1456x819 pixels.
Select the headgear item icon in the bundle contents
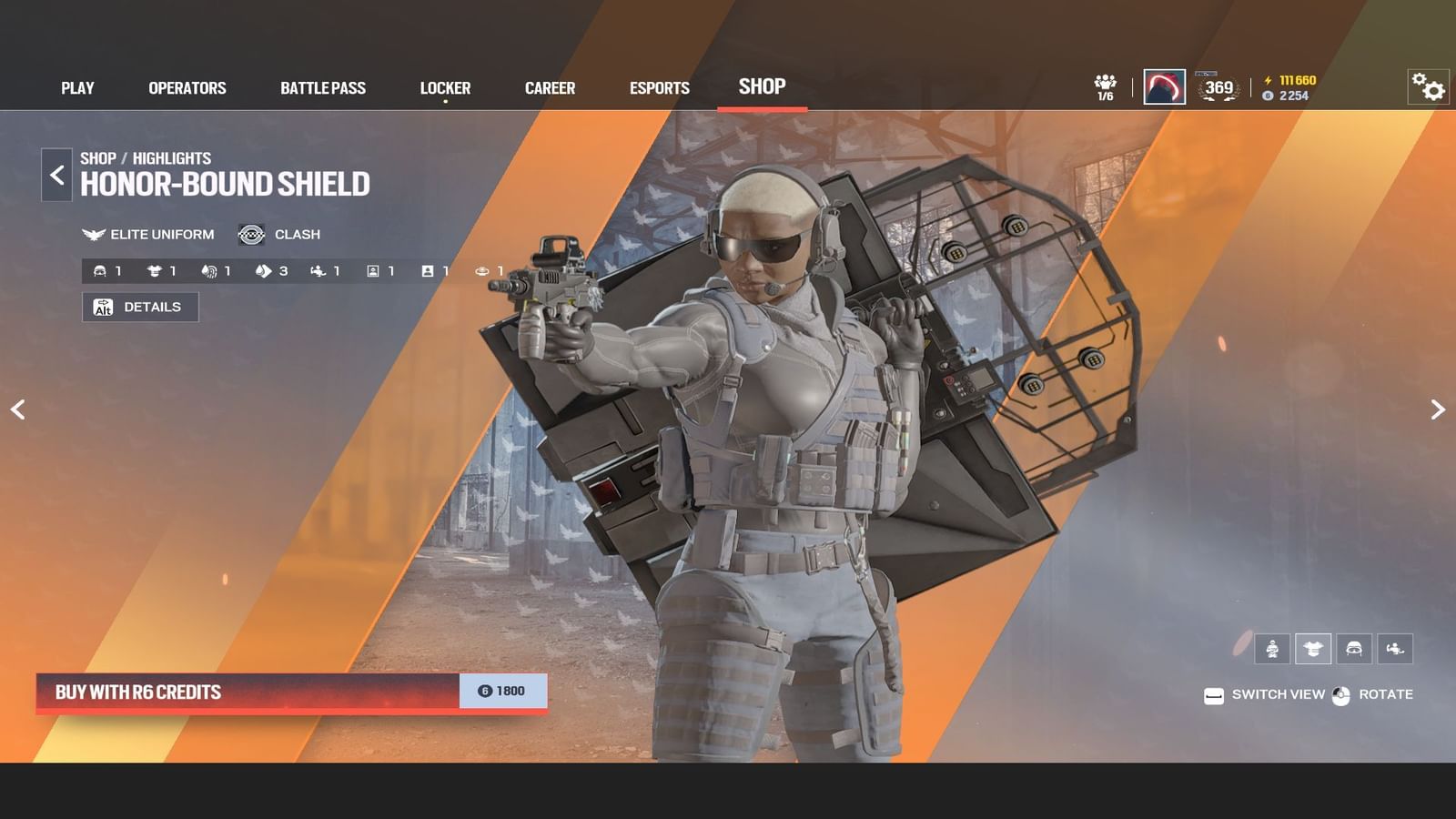100,270
